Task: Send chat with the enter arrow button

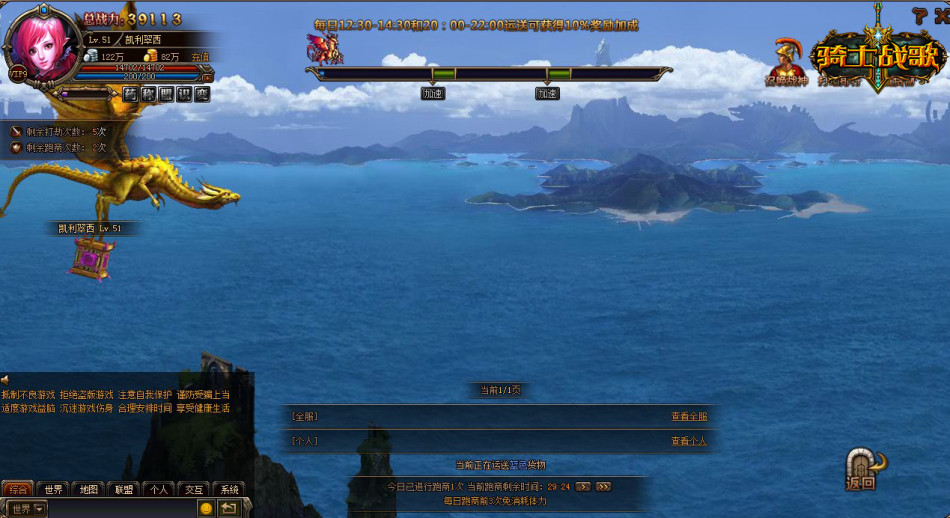Action: click(x=229, y=508)
